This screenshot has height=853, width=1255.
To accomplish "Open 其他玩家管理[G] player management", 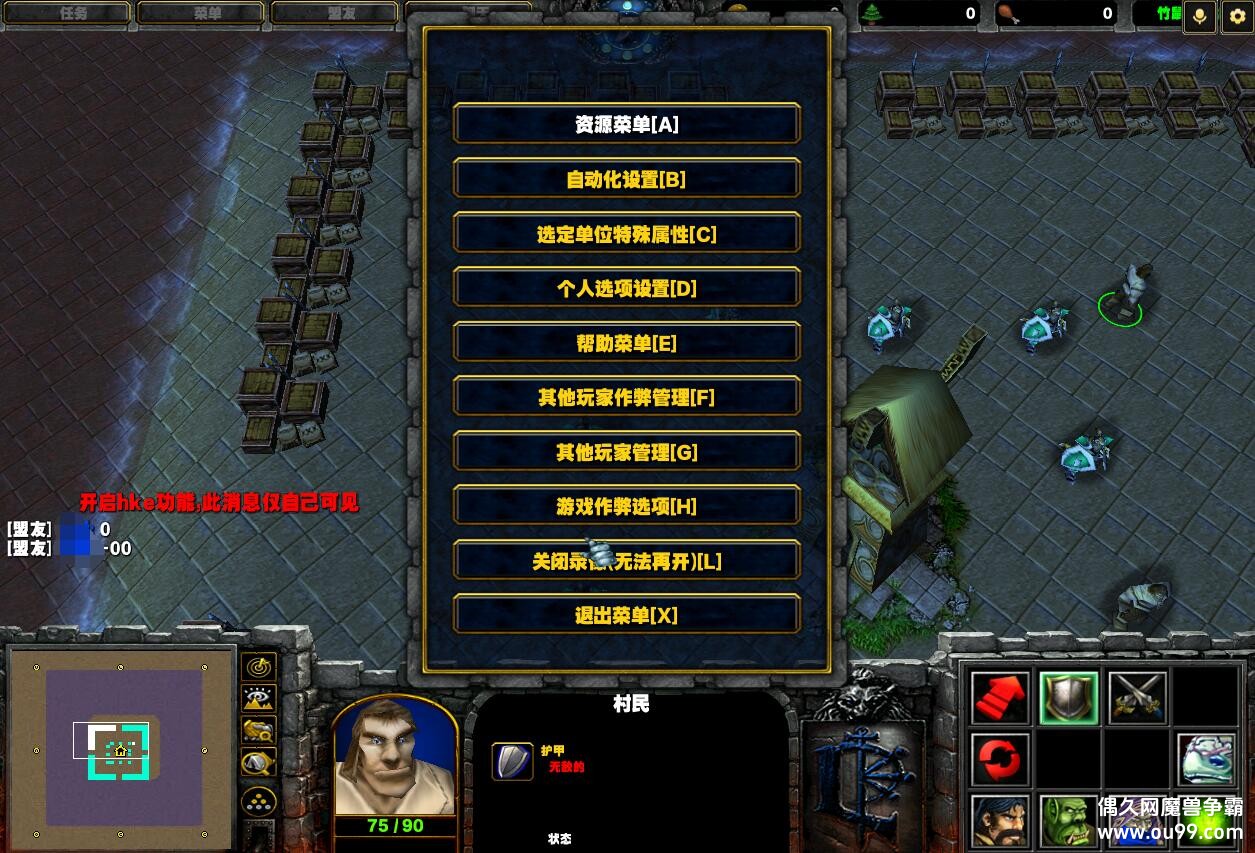I will pyautogui.click(x=627, y=453).
